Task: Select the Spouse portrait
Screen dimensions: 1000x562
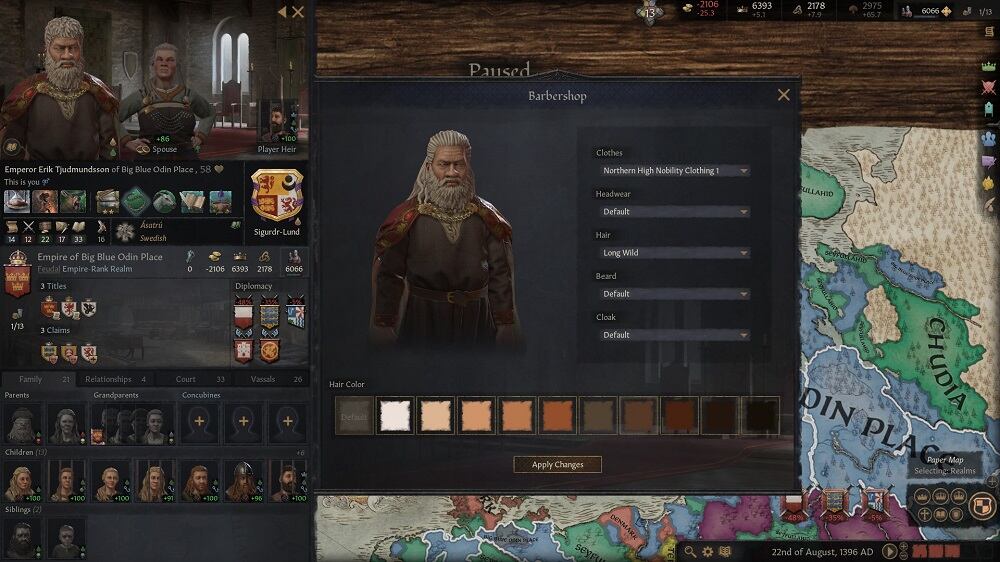Action: [x=164, y=95]
